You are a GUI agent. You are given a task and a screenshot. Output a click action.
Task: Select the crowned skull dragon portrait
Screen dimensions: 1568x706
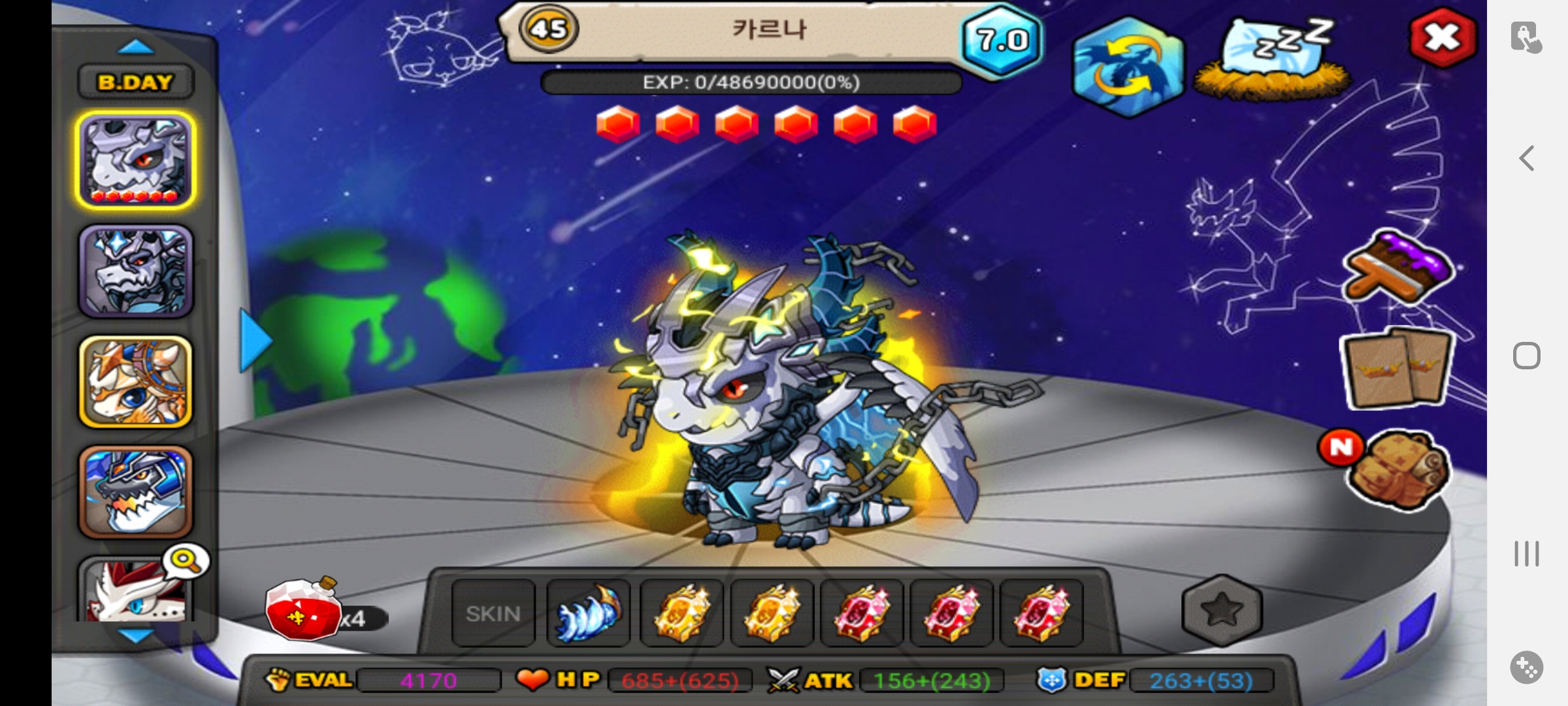tap(135, 271)
